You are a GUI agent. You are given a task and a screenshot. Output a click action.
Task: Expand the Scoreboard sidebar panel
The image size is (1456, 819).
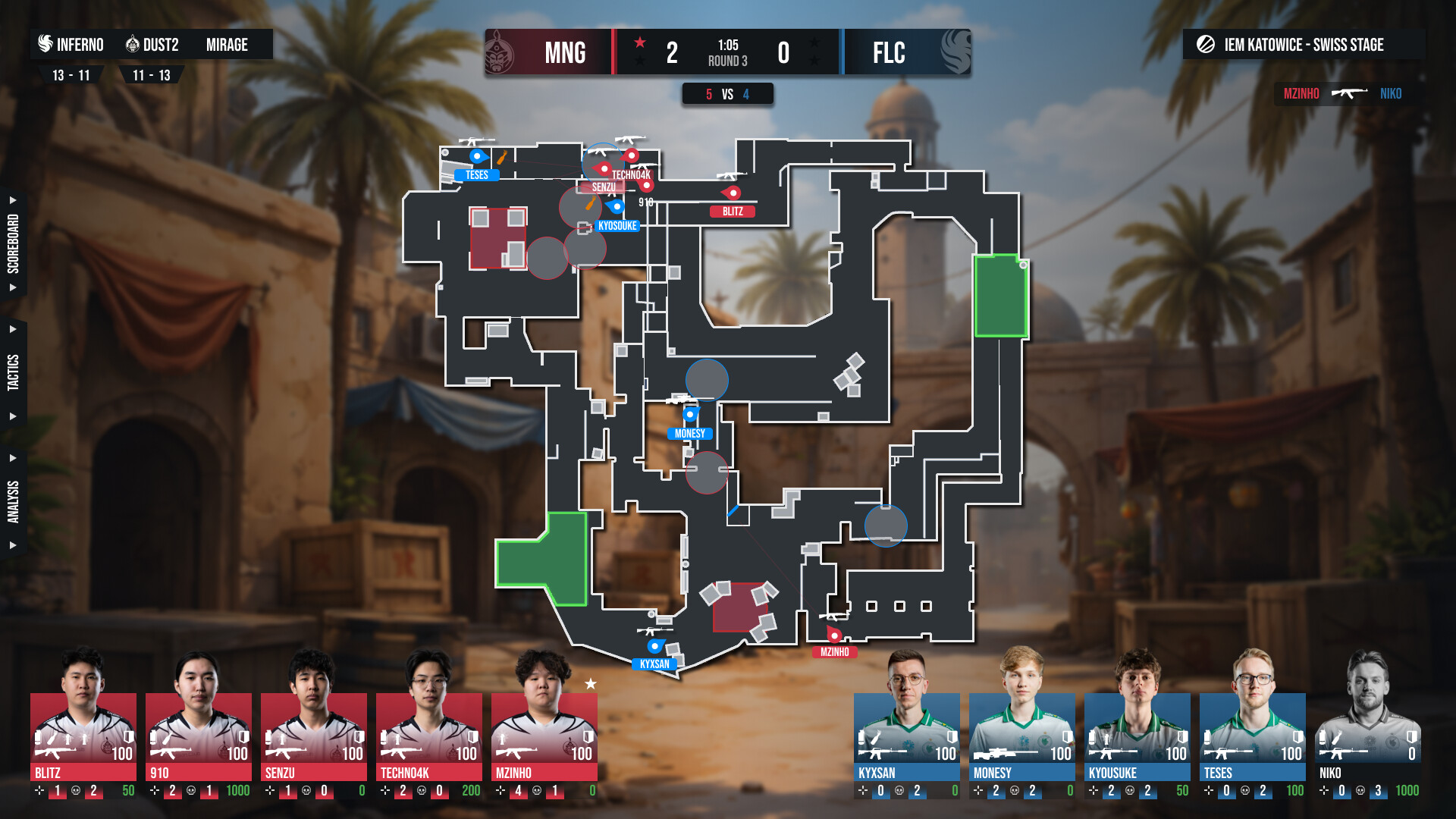click(12, 243)
